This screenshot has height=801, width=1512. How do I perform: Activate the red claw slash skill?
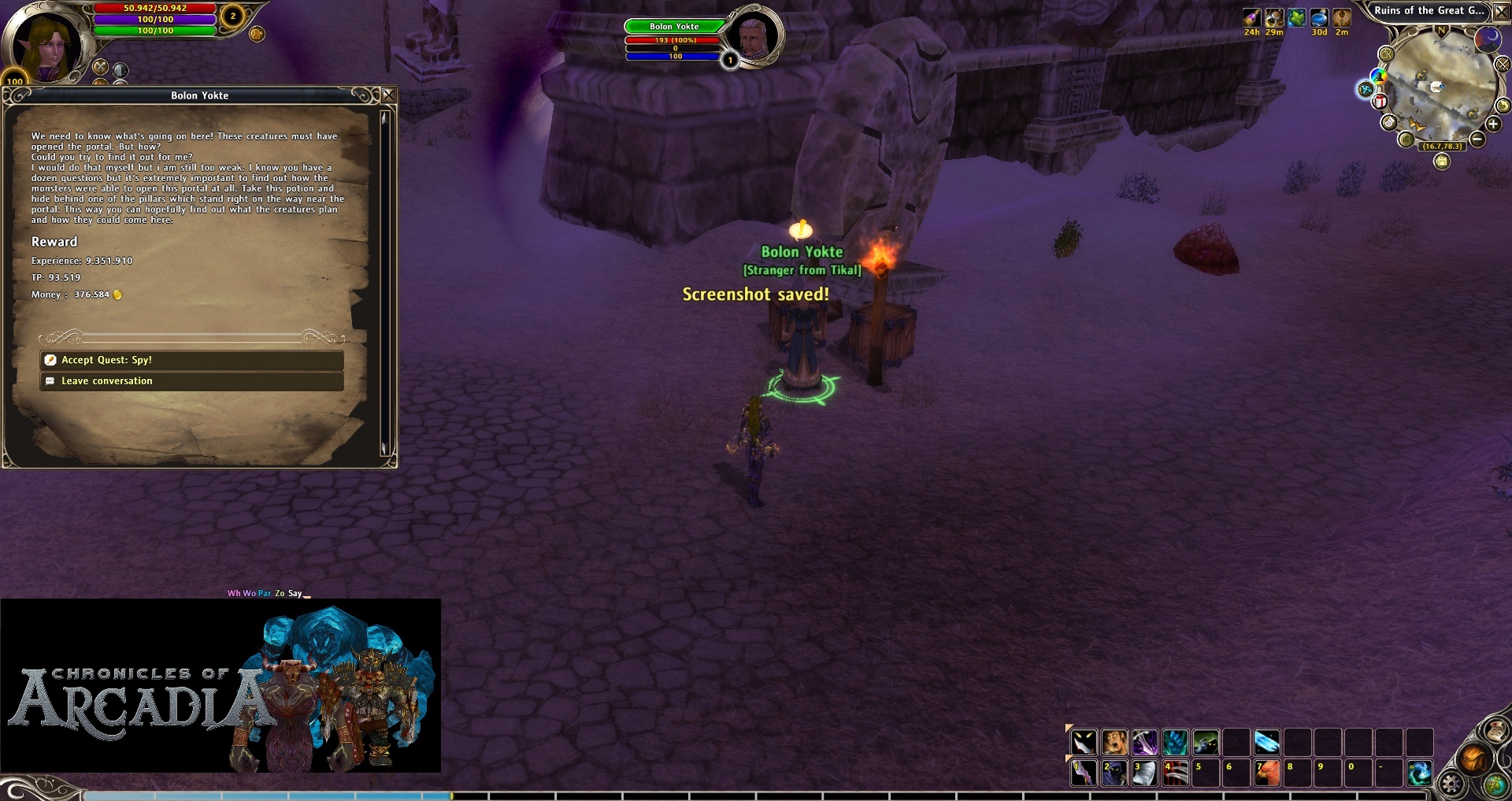coord(1175,773)
